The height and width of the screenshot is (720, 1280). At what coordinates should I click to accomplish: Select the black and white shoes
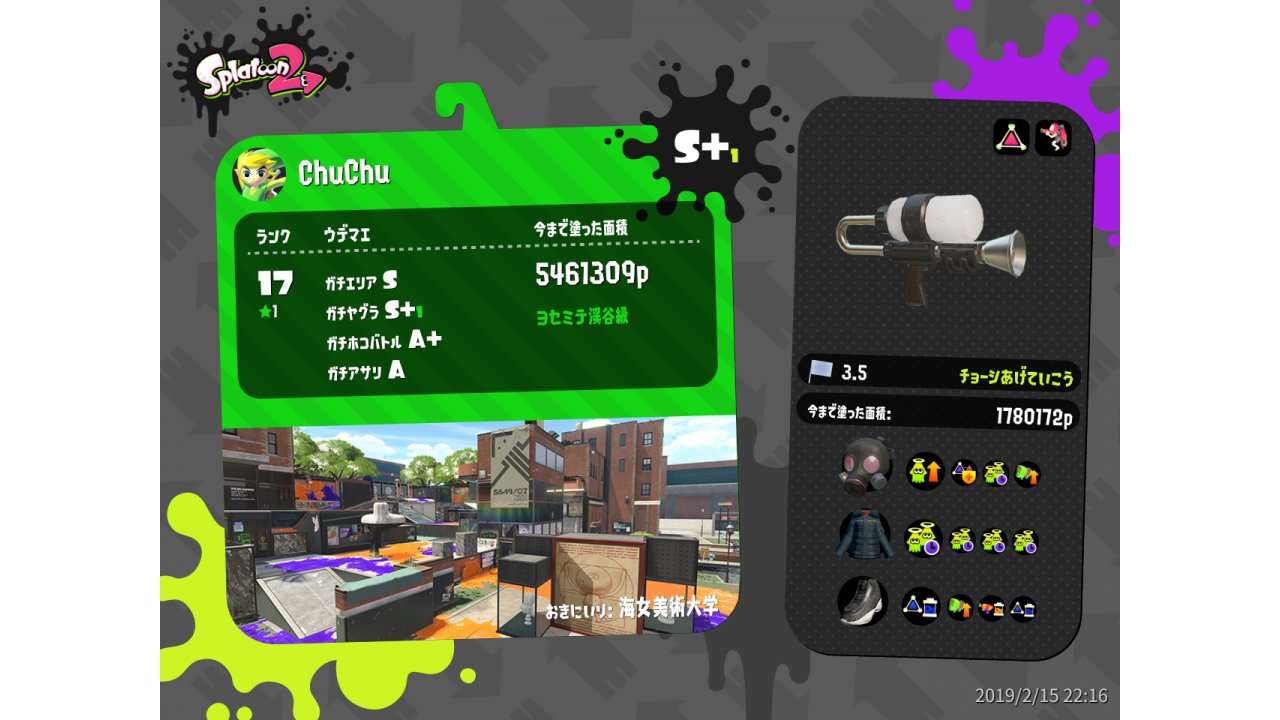[862, 602]
